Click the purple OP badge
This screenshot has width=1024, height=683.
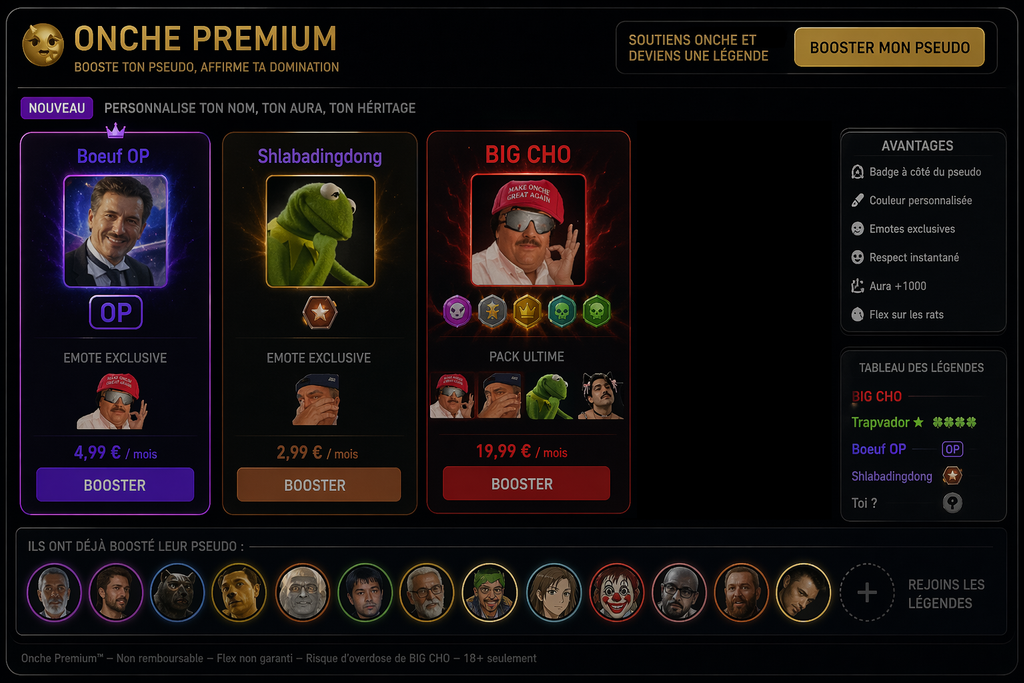[116, 313]
